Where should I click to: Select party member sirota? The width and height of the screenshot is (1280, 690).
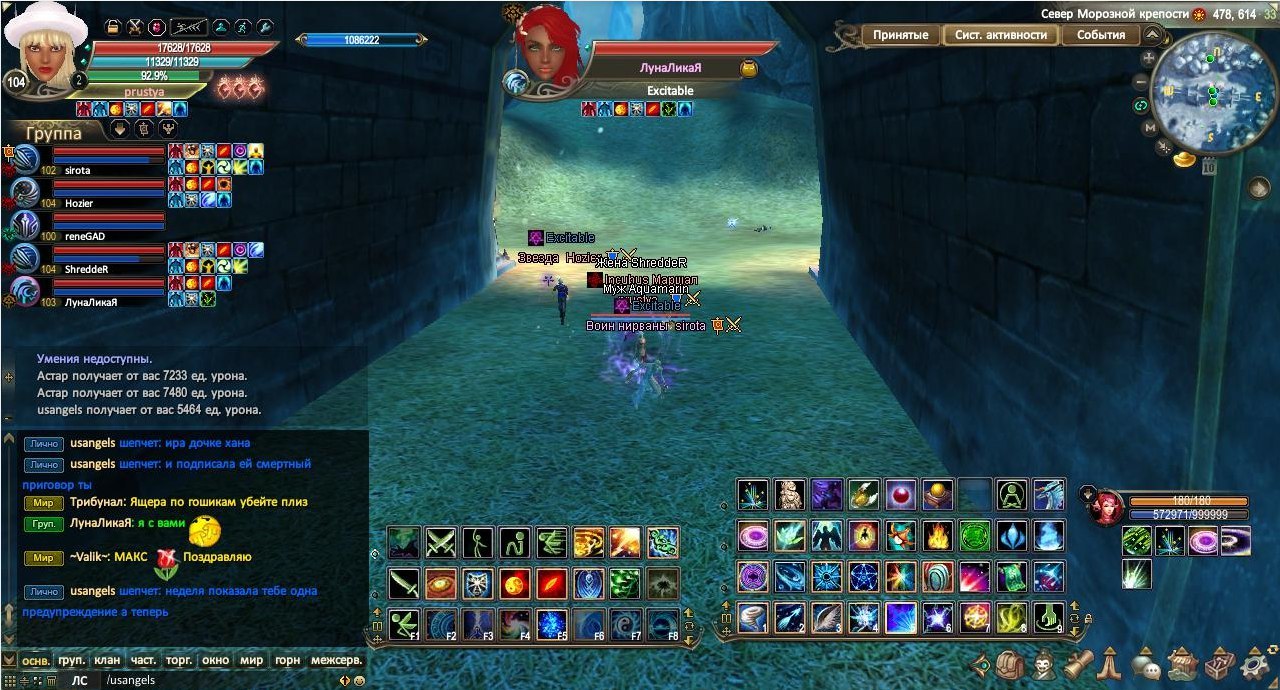77,171
